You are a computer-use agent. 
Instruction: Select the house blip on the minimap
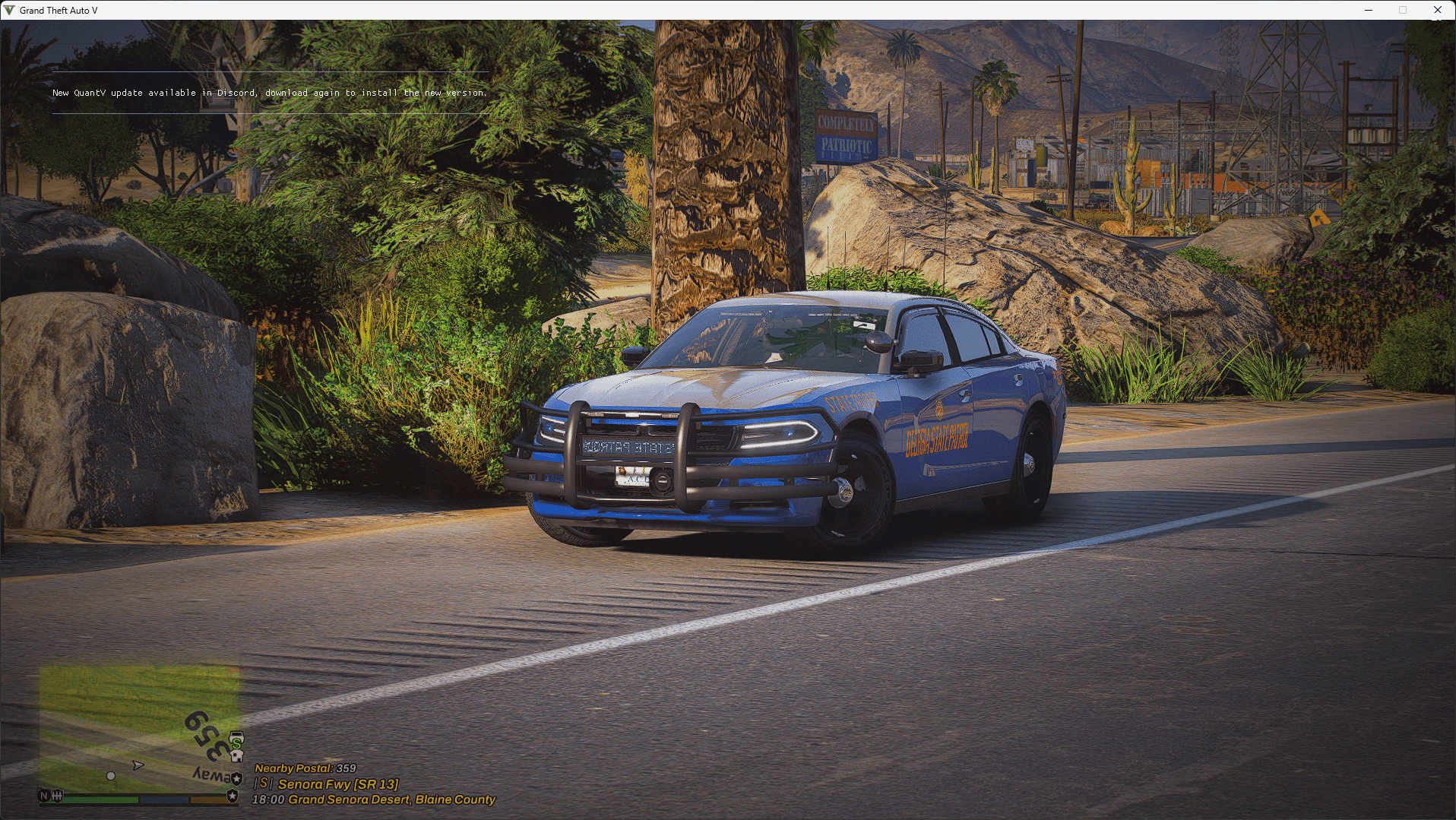(236, 756)
